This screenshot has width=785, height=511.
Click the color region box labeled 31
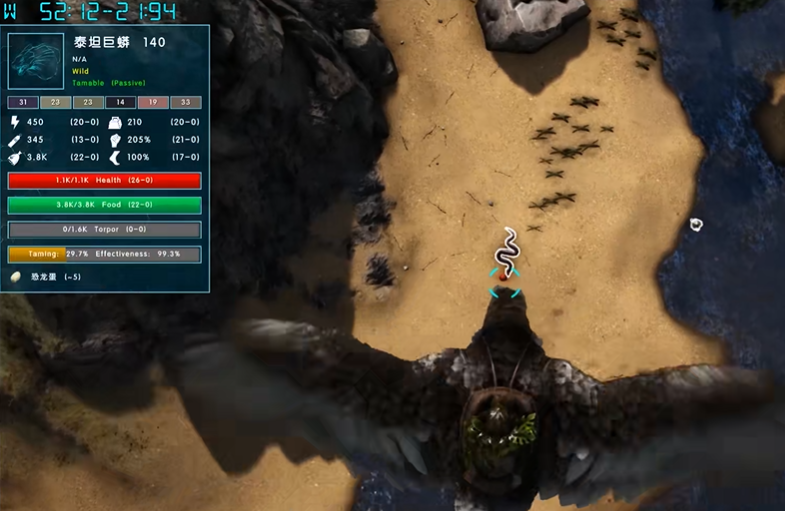[x=22, y=102]
